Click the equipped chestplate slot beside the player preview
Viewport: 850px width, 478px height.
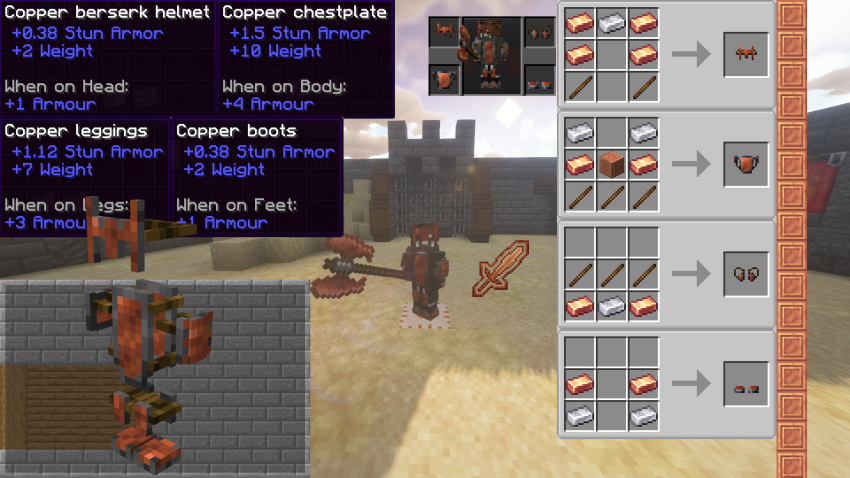(446, 78)
